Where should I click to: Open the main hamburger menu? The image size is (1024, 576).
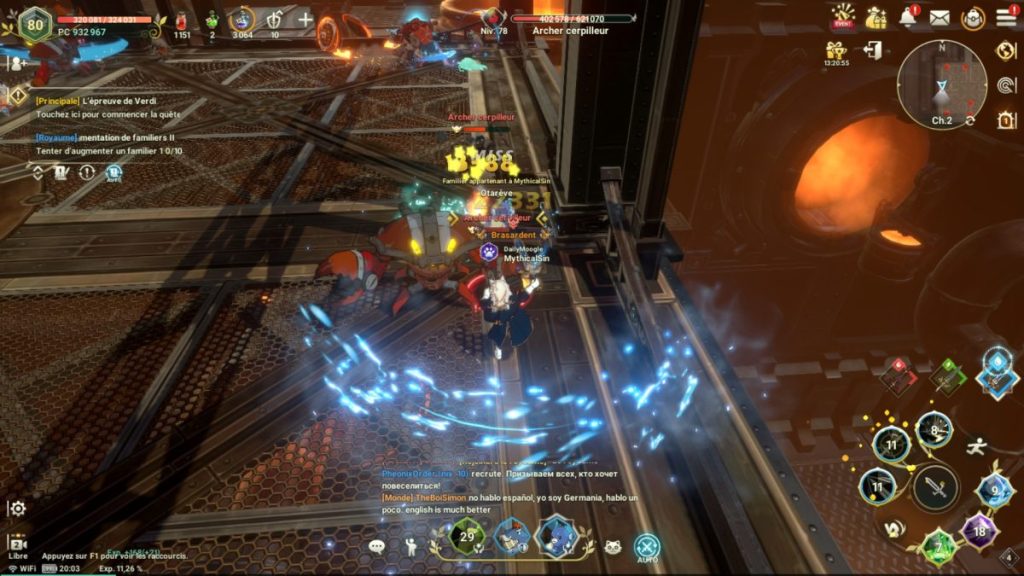point(1006,17)
